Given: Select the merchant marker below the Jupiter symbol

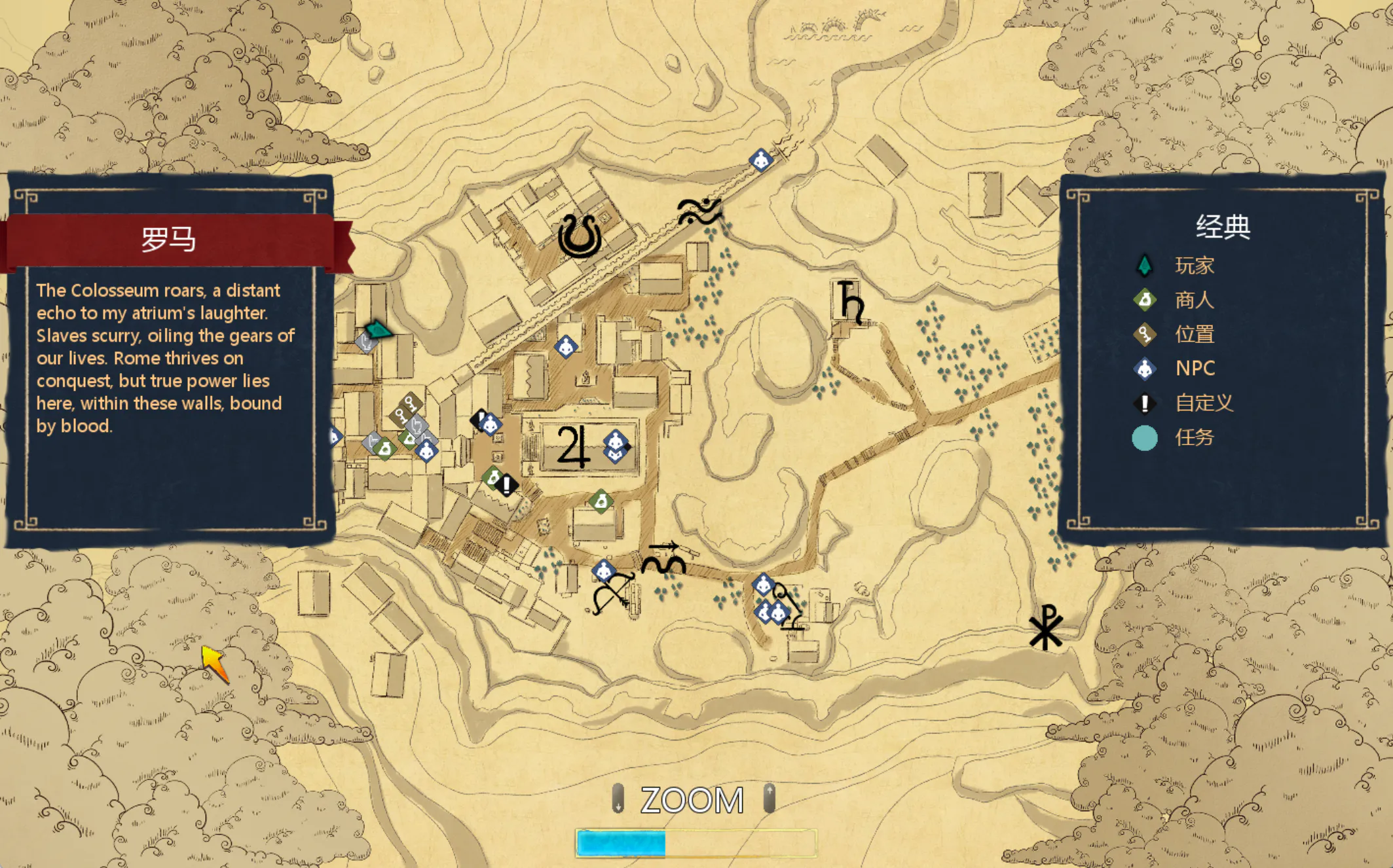Looking at the screenshot, I should [601, 501].
